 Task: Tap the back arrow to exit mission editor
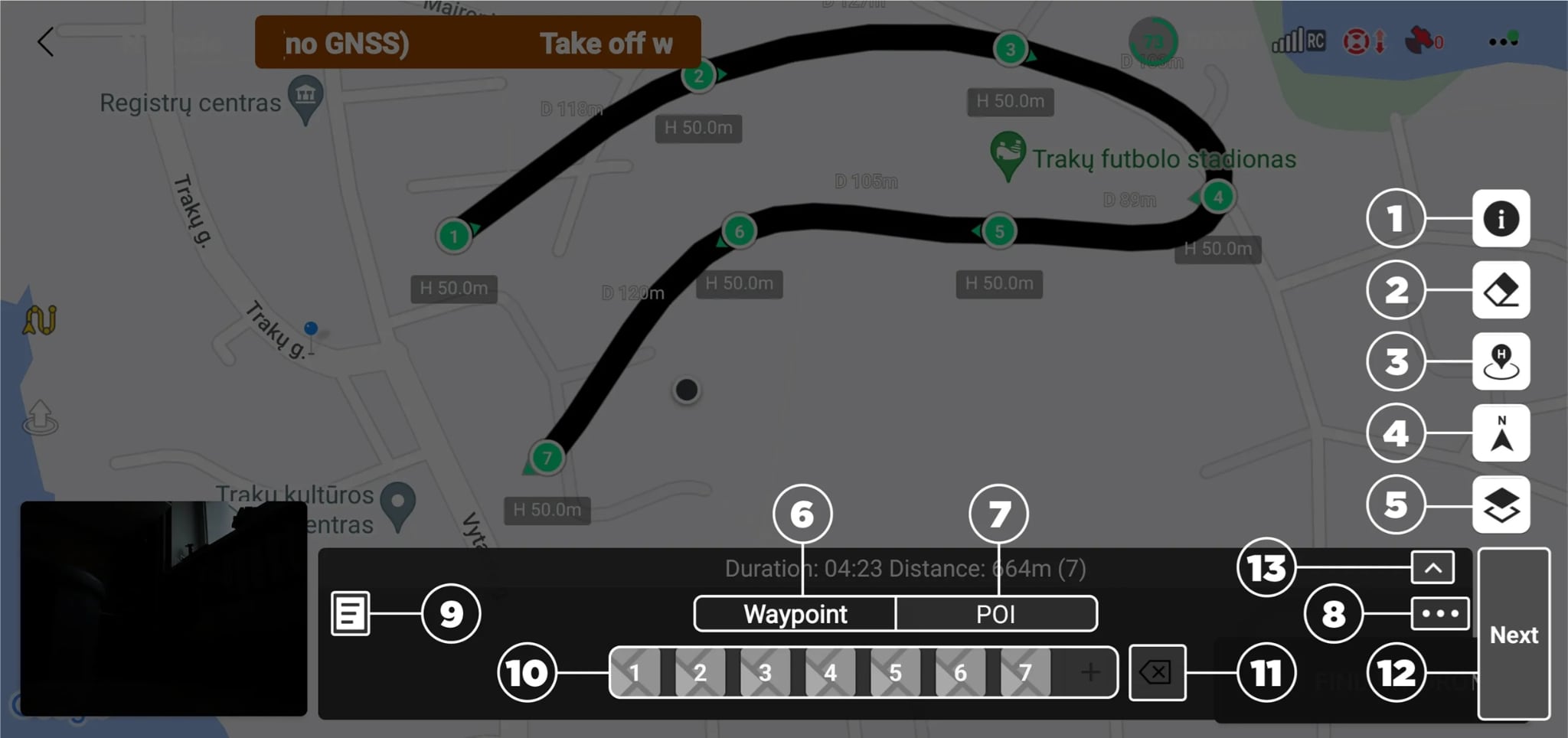click(x=44, y=42)
